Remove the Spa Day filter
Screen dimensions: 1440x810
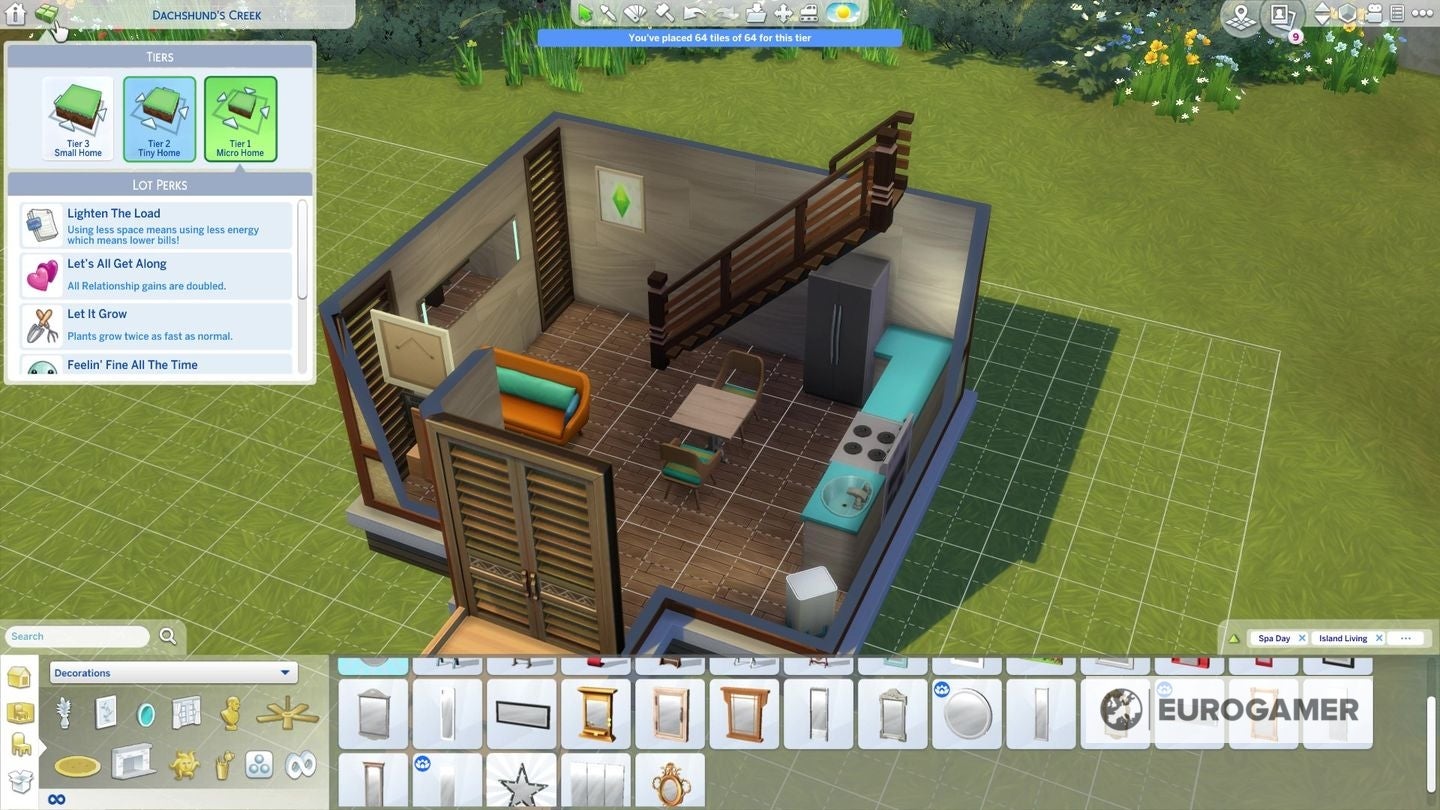pos(1303,637)
